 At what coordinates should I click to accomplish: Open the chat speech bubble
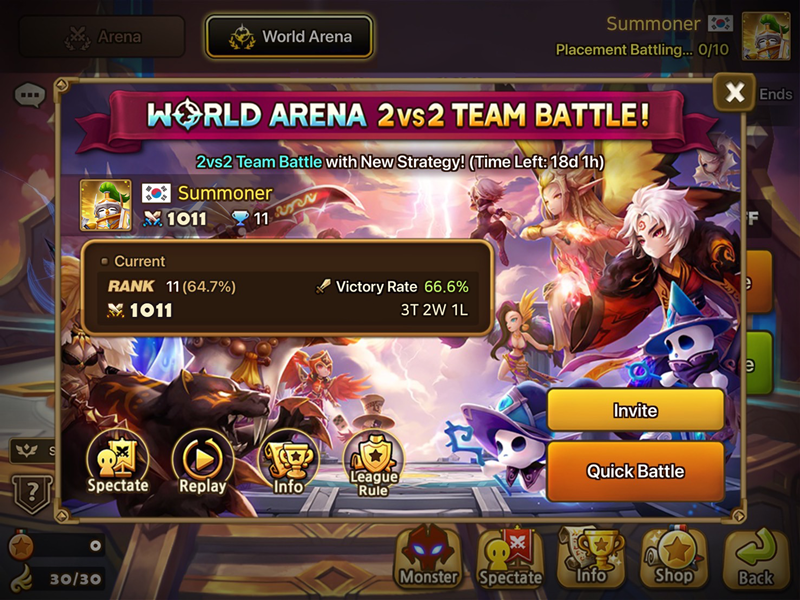pyautogui.click(x=30, y=96)
